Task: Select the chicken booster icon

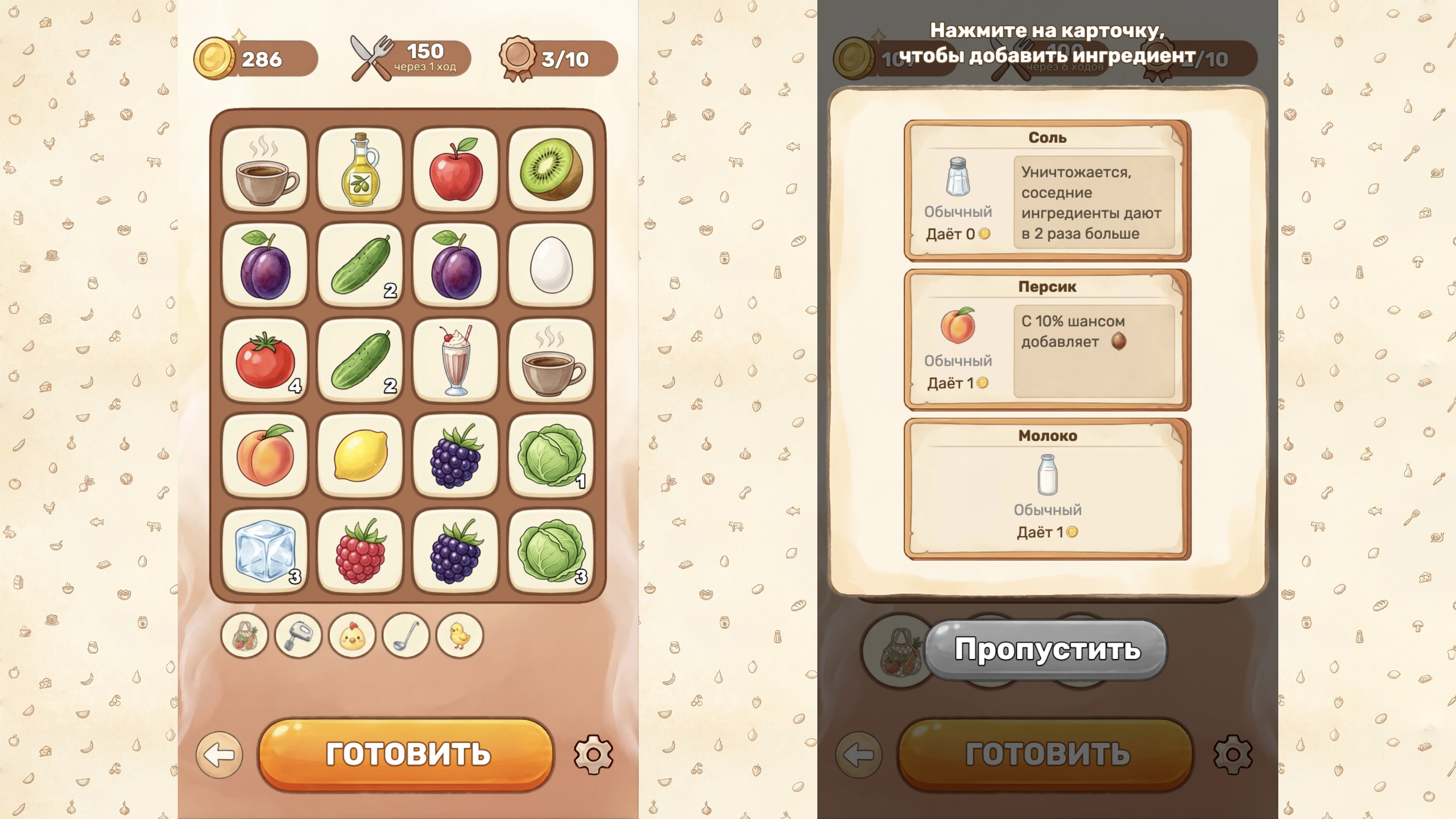Action: click(353, 636)
